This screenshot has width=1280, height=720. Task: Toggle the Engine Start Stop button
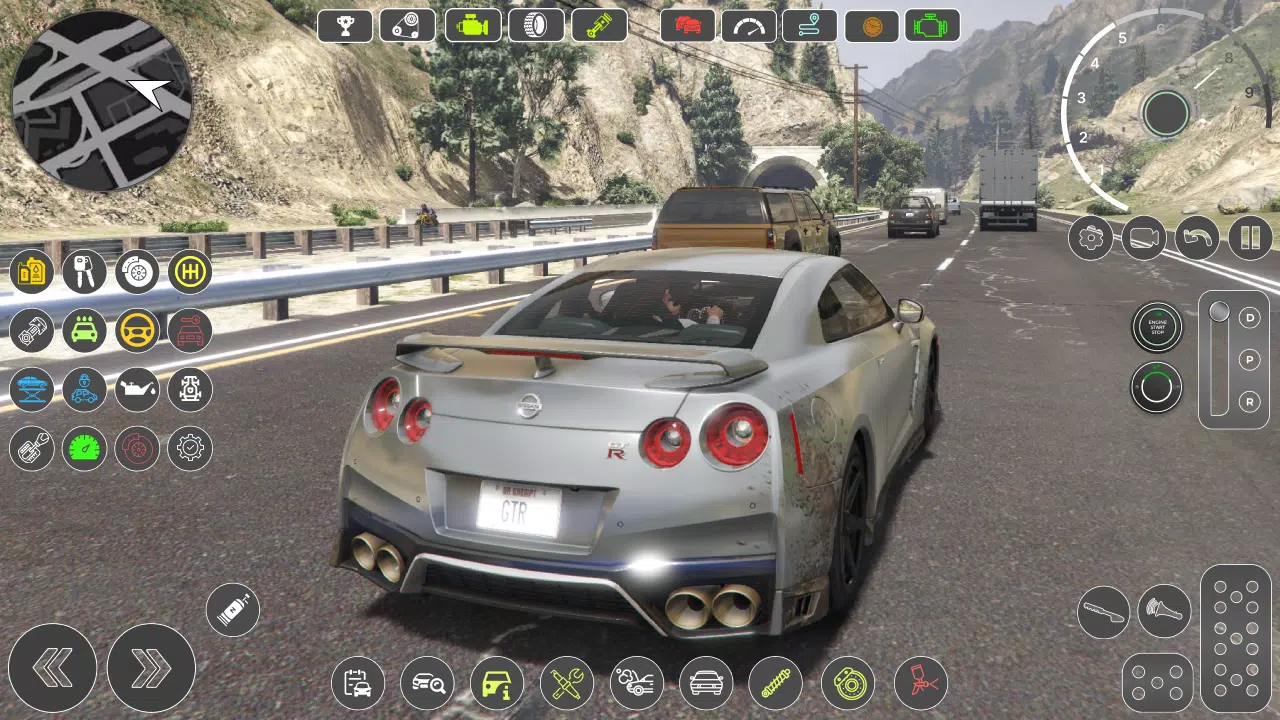coord(1157,325)
